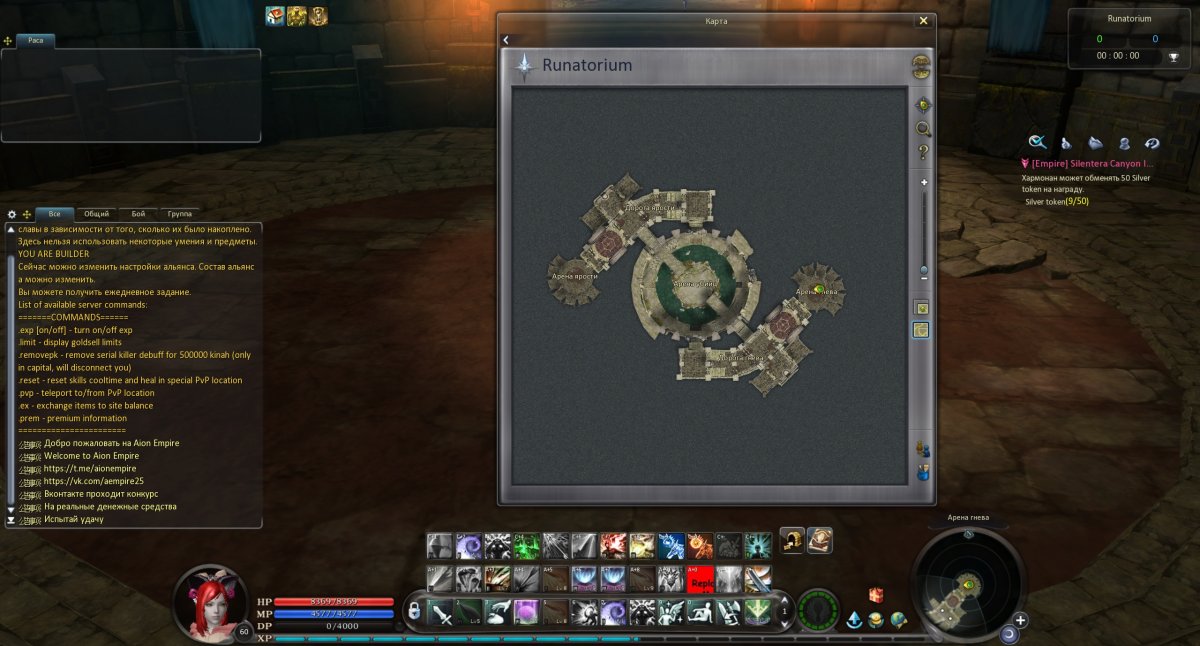1200x646 pixels.
Task: Select the Группа chat tab
Action: click(180, 214)
